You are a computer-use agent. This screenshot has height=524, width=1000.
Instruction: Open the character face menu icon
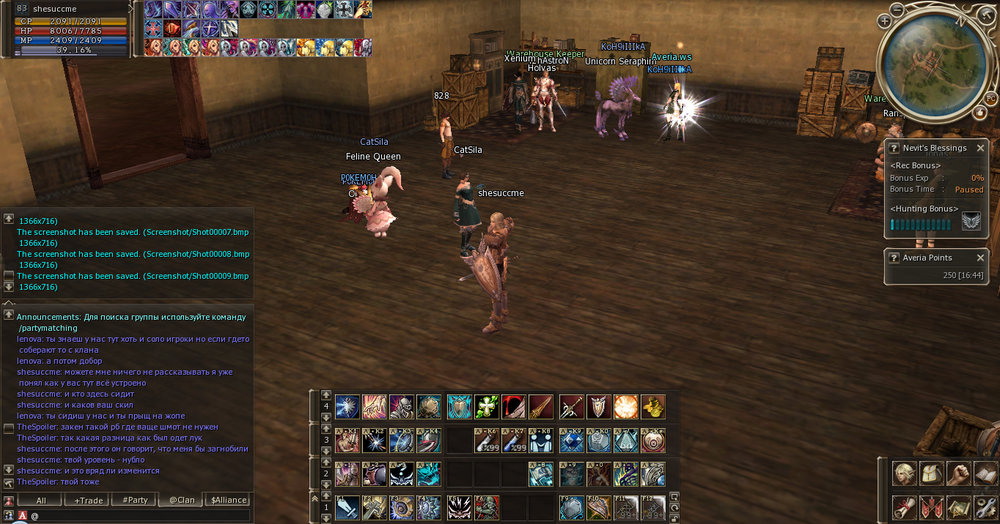[905, 474]
